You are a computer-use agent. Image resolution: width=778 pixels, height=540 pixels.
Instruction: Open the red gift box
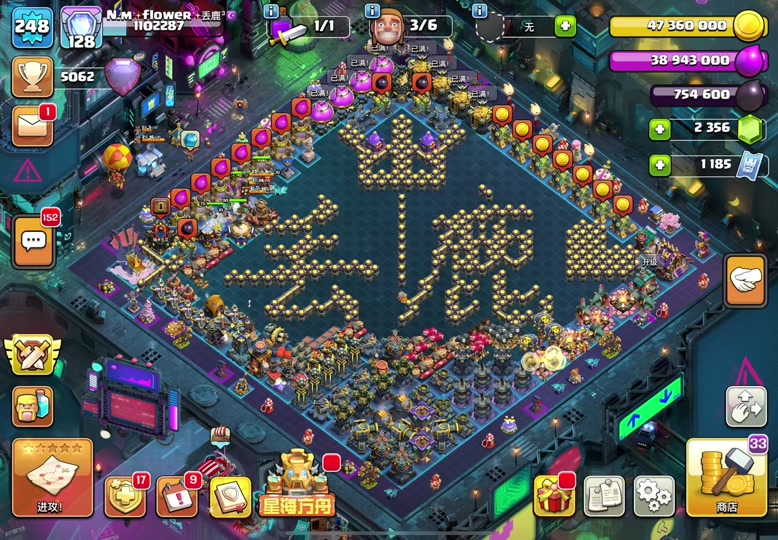[554, 495]
